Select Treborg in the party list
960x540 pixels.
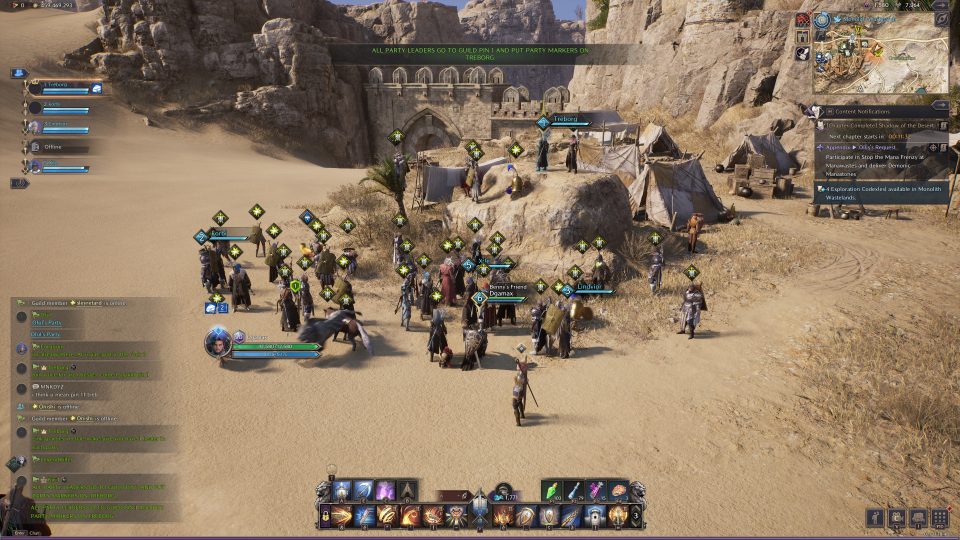(60, 87)
